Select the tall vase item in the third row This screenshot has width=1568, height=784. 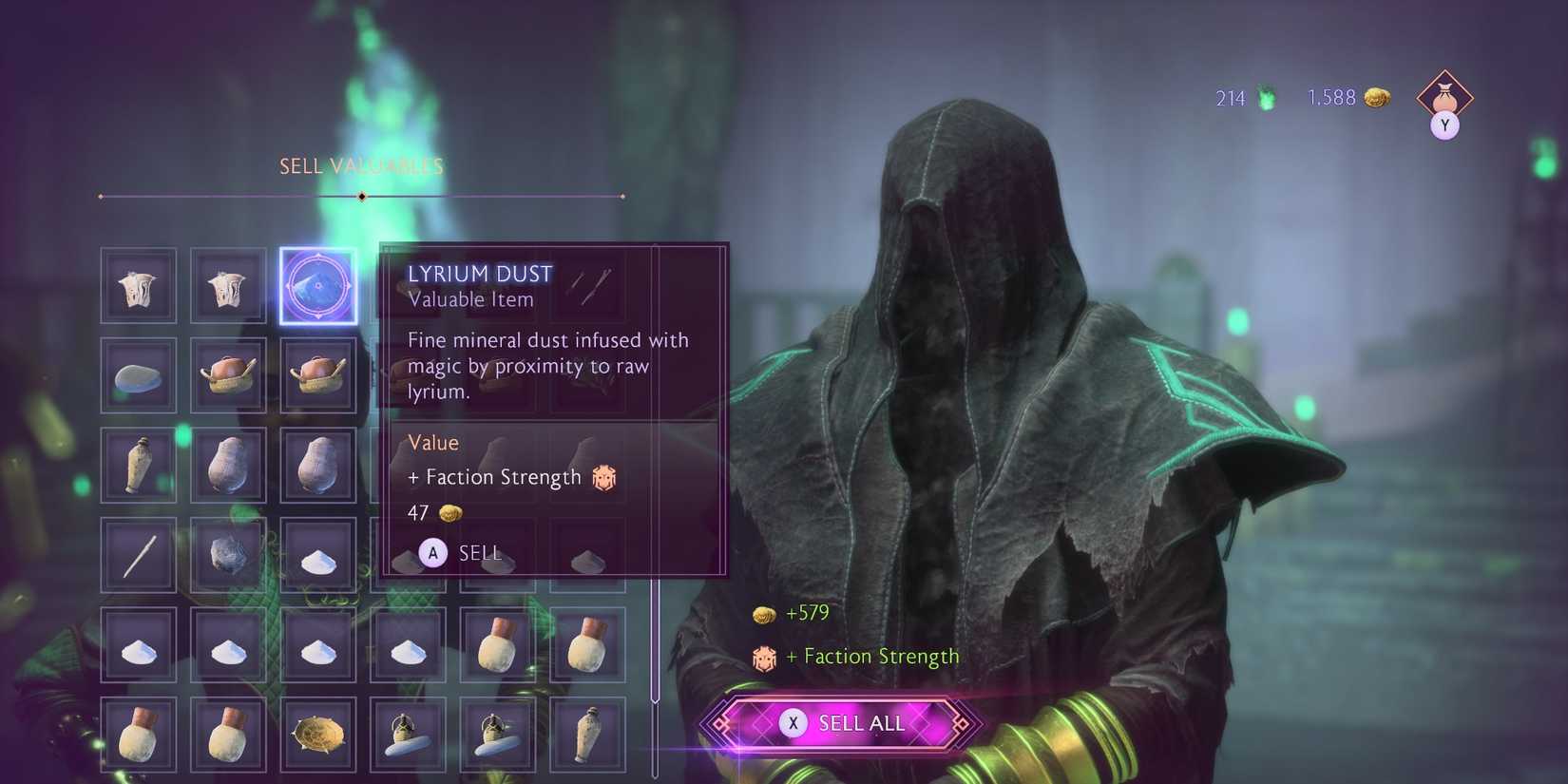tap(139, 464)
